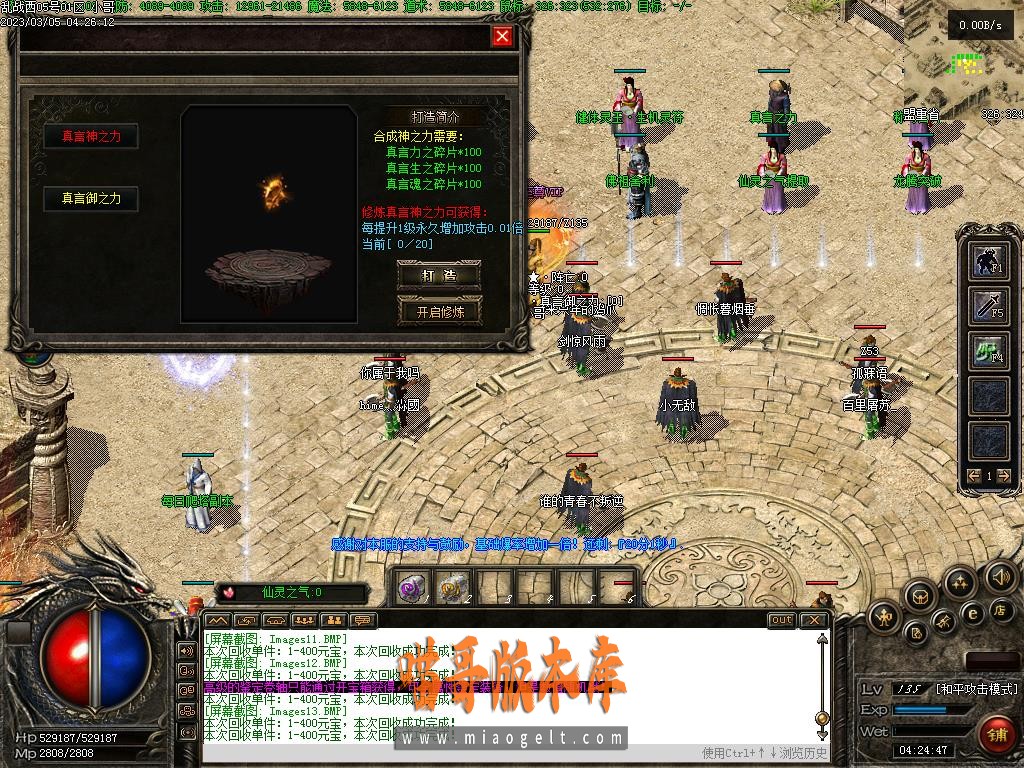The height and width of the screenshot is (768, 1024).
Task: Go to the previous skill bar page arrow
Action: click(x=975, y=476)
